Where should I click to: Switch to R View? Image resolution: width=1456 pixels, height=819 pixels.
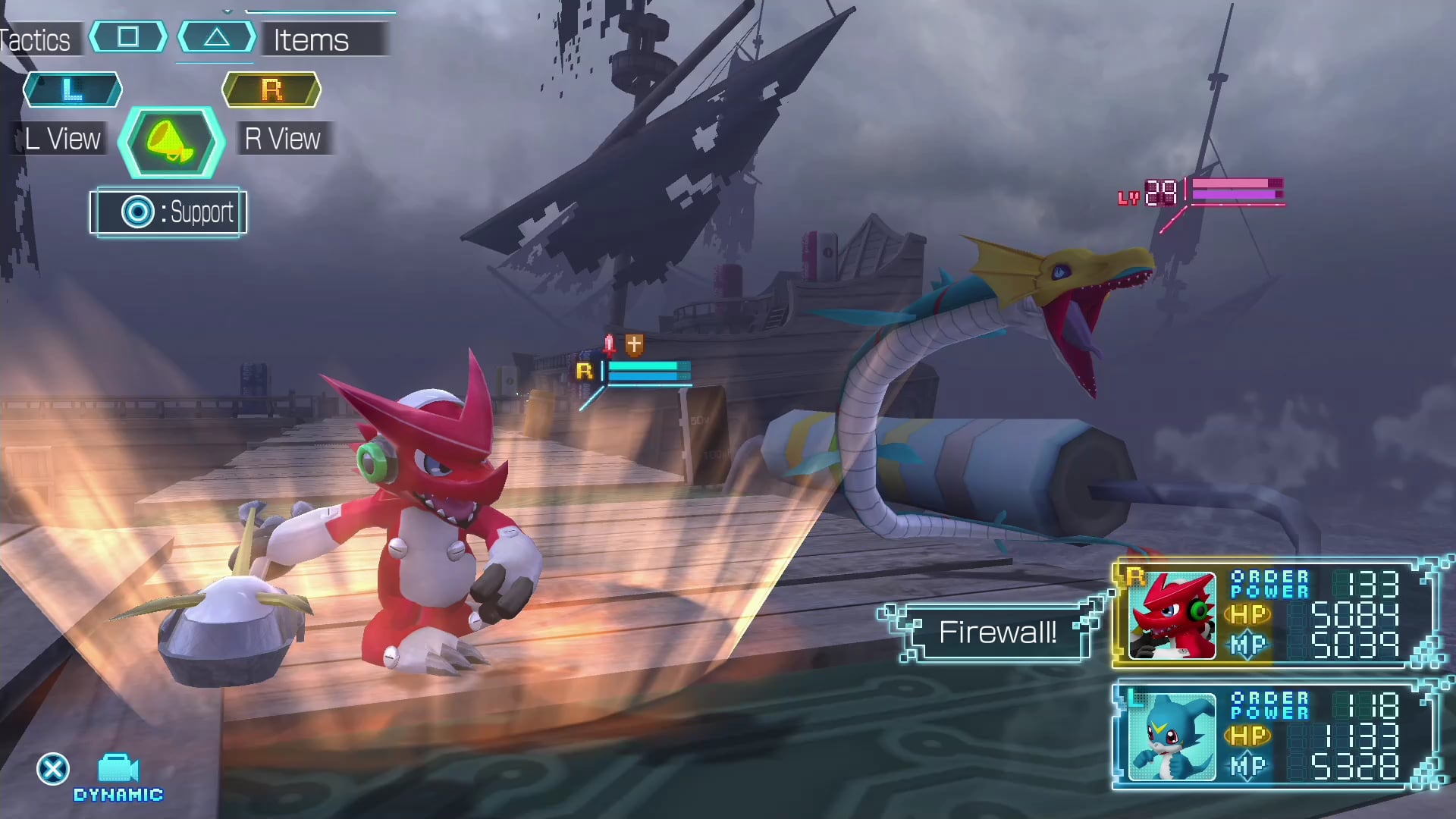(x=282, y=139)
